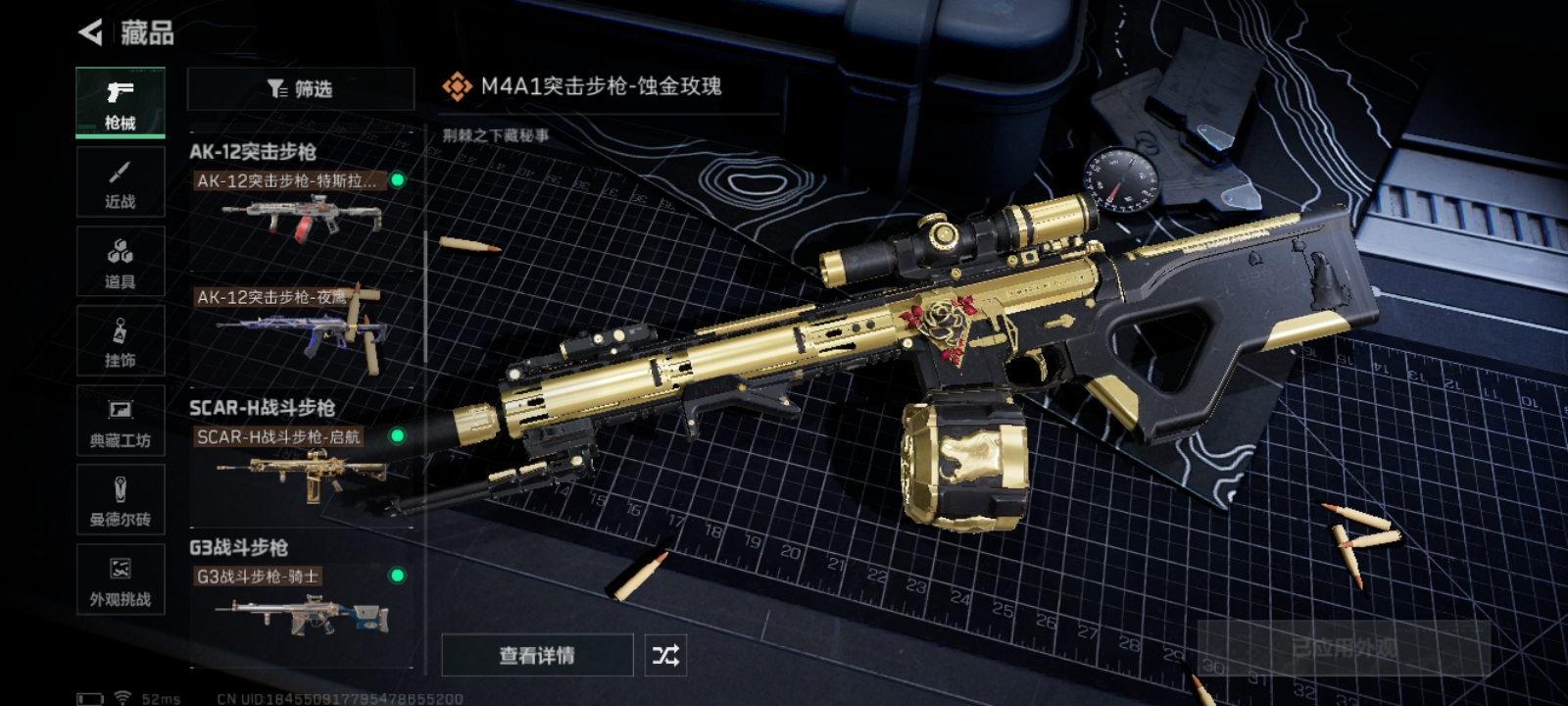Click the 查看详情 button

click(x=537, y=655)
